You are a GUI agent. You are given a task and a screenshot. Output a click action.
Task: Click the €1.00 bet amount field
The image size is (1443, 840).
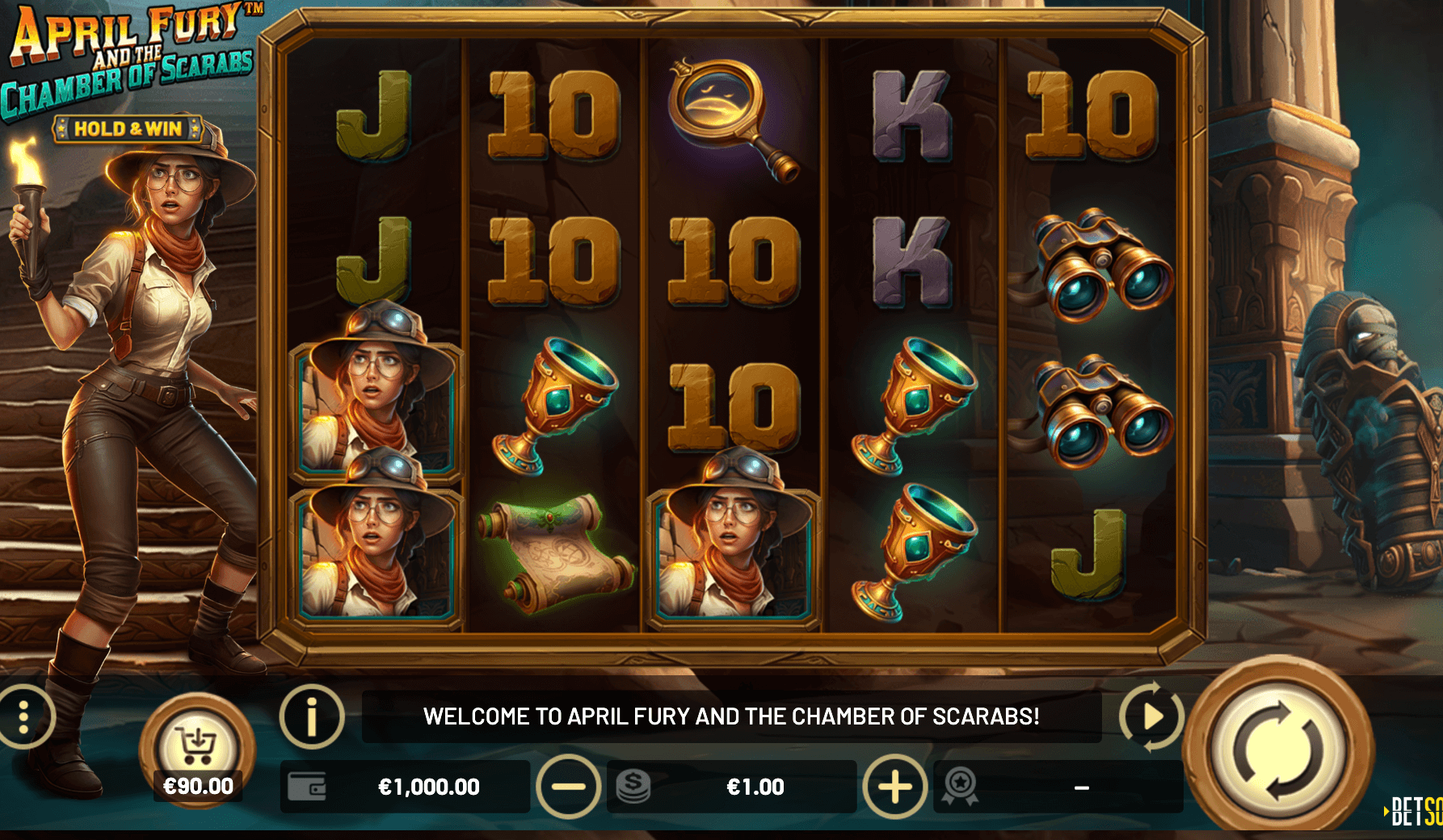[x=755, y=787]
